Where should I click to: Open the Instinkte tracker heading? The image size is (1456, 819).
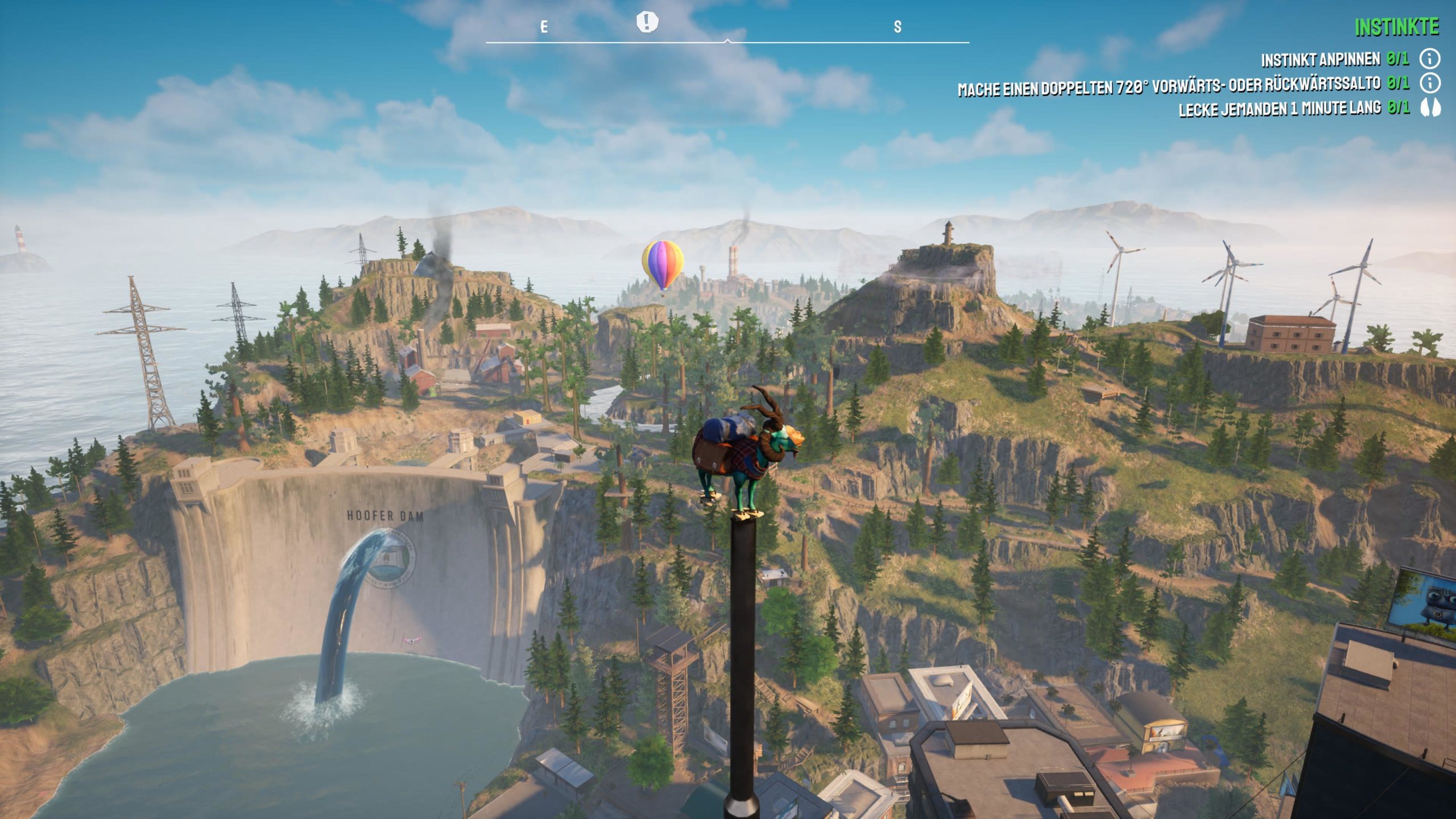(x=1396, y=27)
